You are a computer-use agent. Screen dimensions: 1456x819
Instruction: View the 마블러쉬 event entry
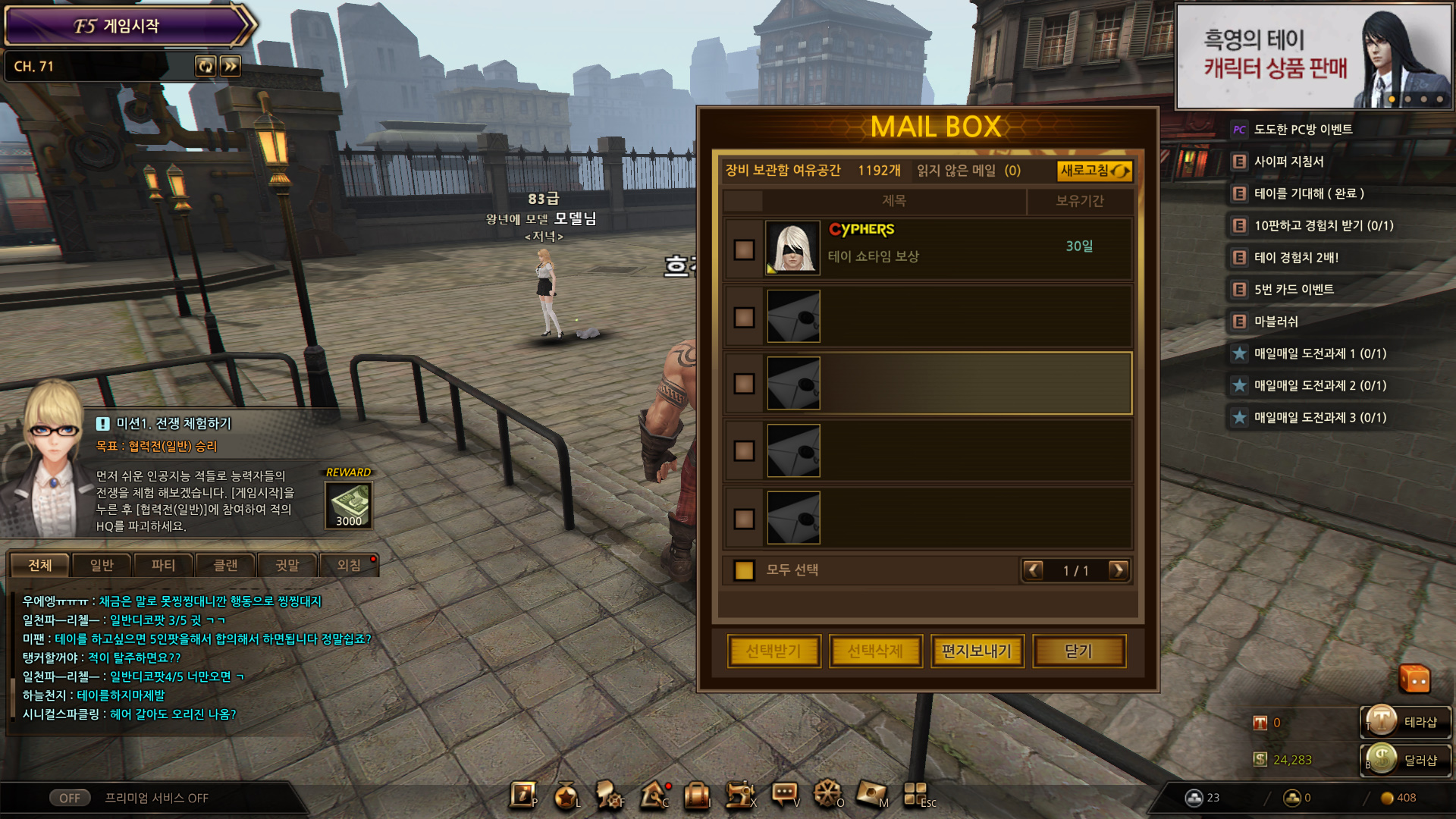point(1276,322)
